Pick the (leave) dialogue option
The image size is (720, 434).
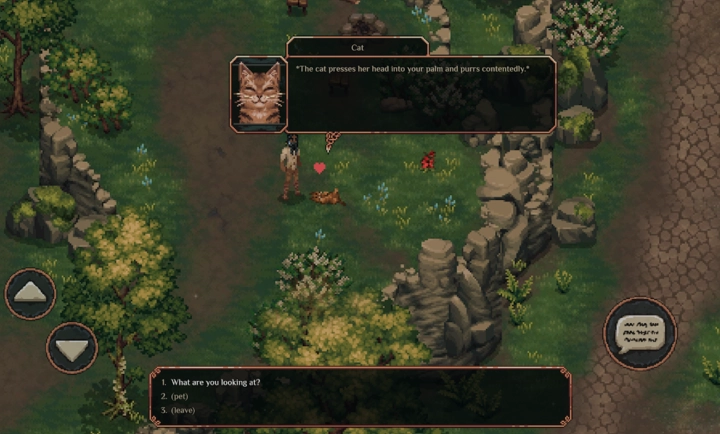click(x=182, y=410)
